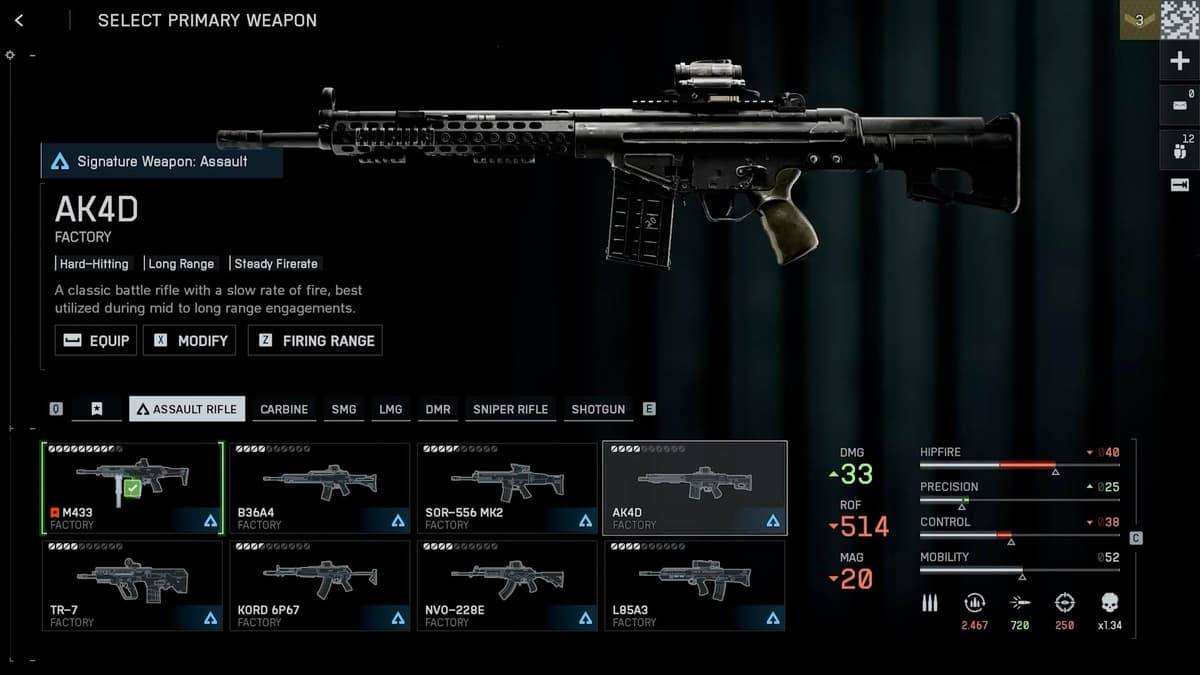
Task: Go back with the top-left arrow
Action: (x=19, y=20)
